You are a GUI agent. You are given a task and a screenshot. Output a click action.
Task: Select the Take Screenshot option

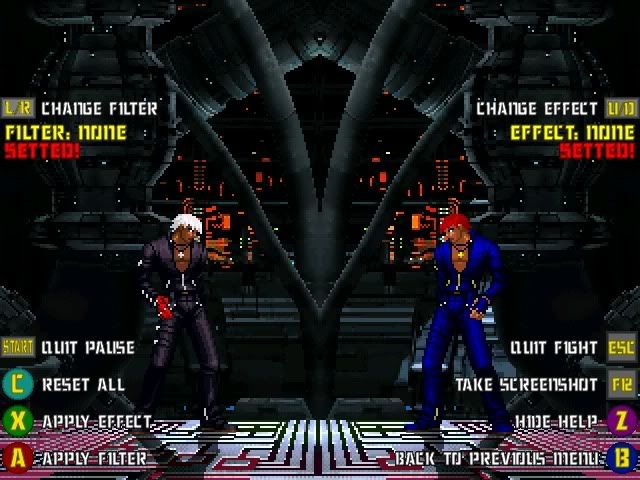[x=527, y=384]
